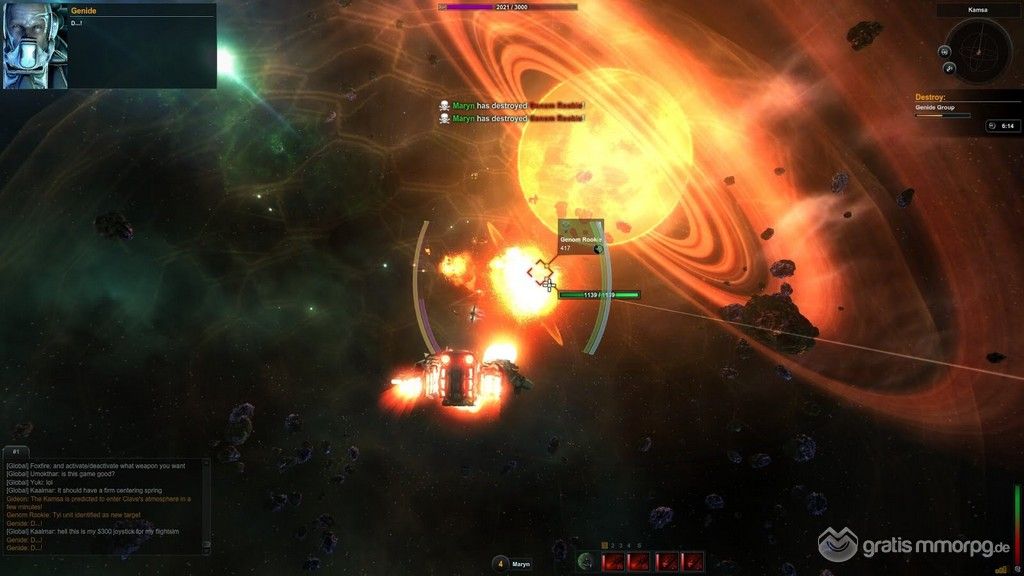
Task: Click the Maryn player name plate
Action: click(522, 564)
